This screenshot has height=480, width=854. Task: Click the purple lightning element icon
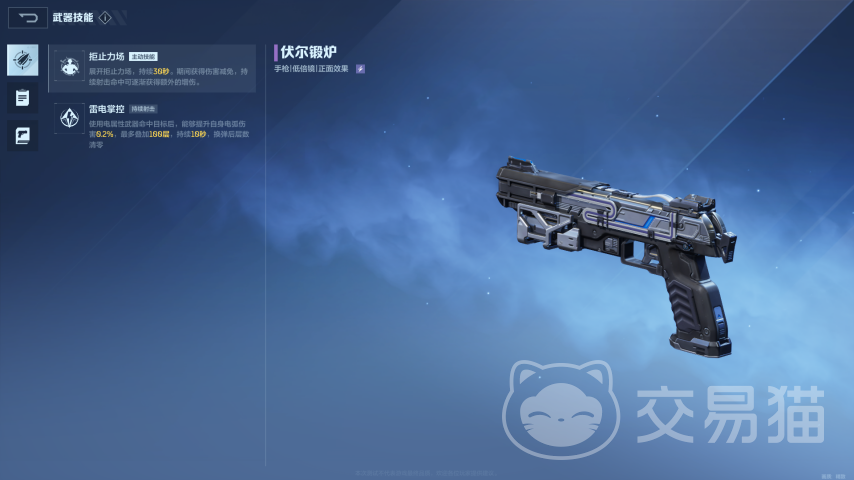click(360, 69)
